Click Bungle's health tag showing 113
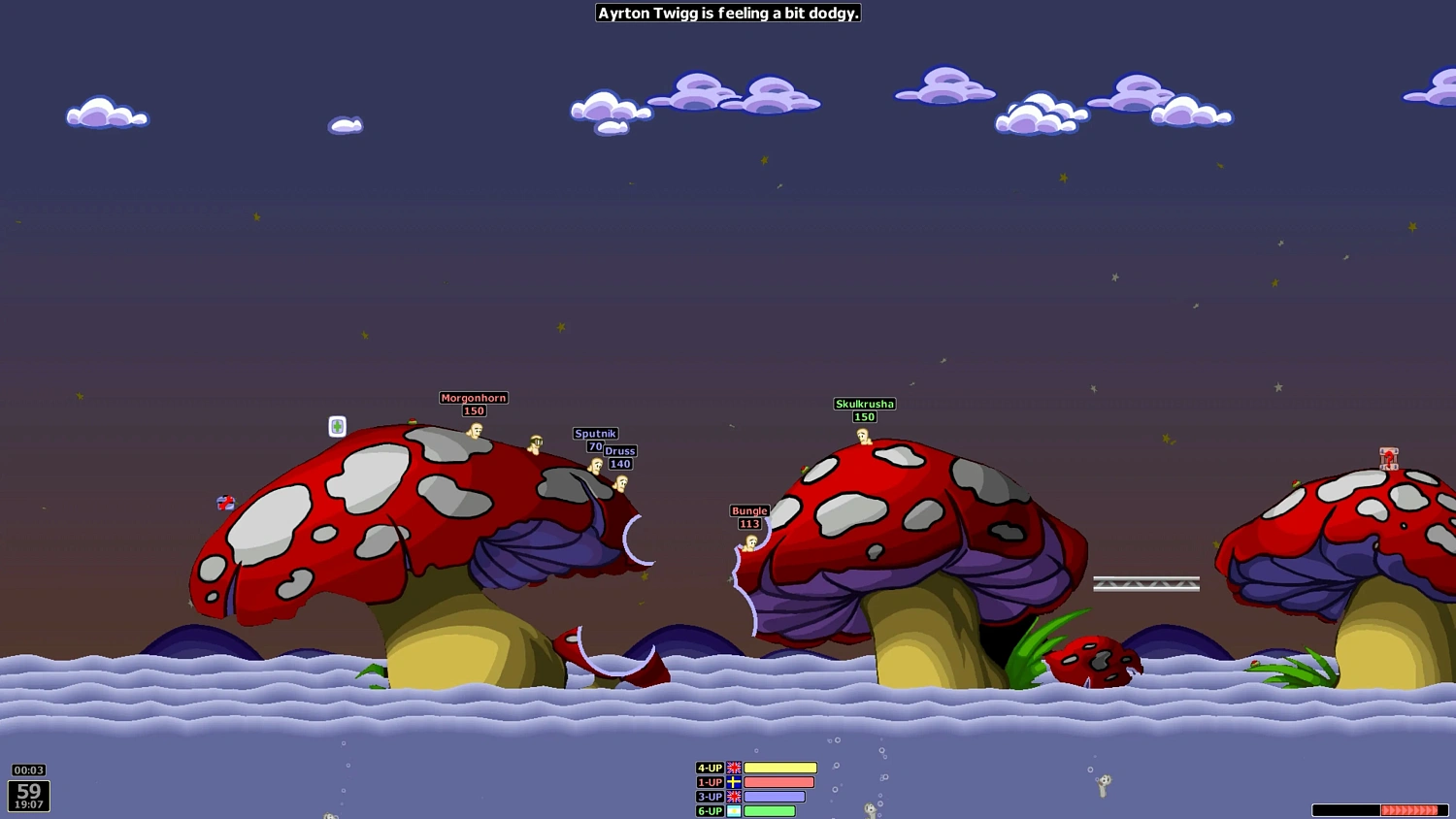This screenshot has width=1456, height=819. pyautogui.click(x=747, y=523)
